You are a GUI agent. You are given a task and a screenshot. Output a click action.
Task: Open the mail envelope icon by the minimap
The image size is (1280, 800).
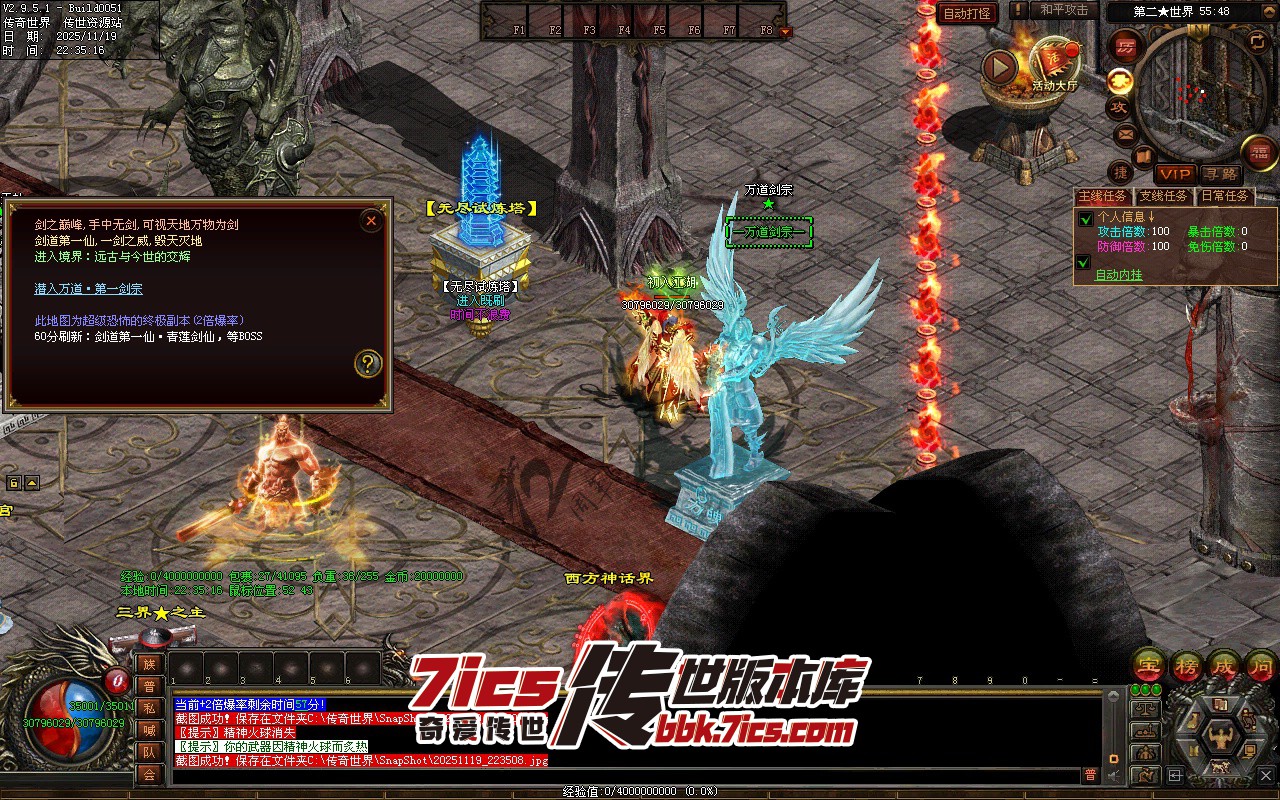[x=1126, y=133]
